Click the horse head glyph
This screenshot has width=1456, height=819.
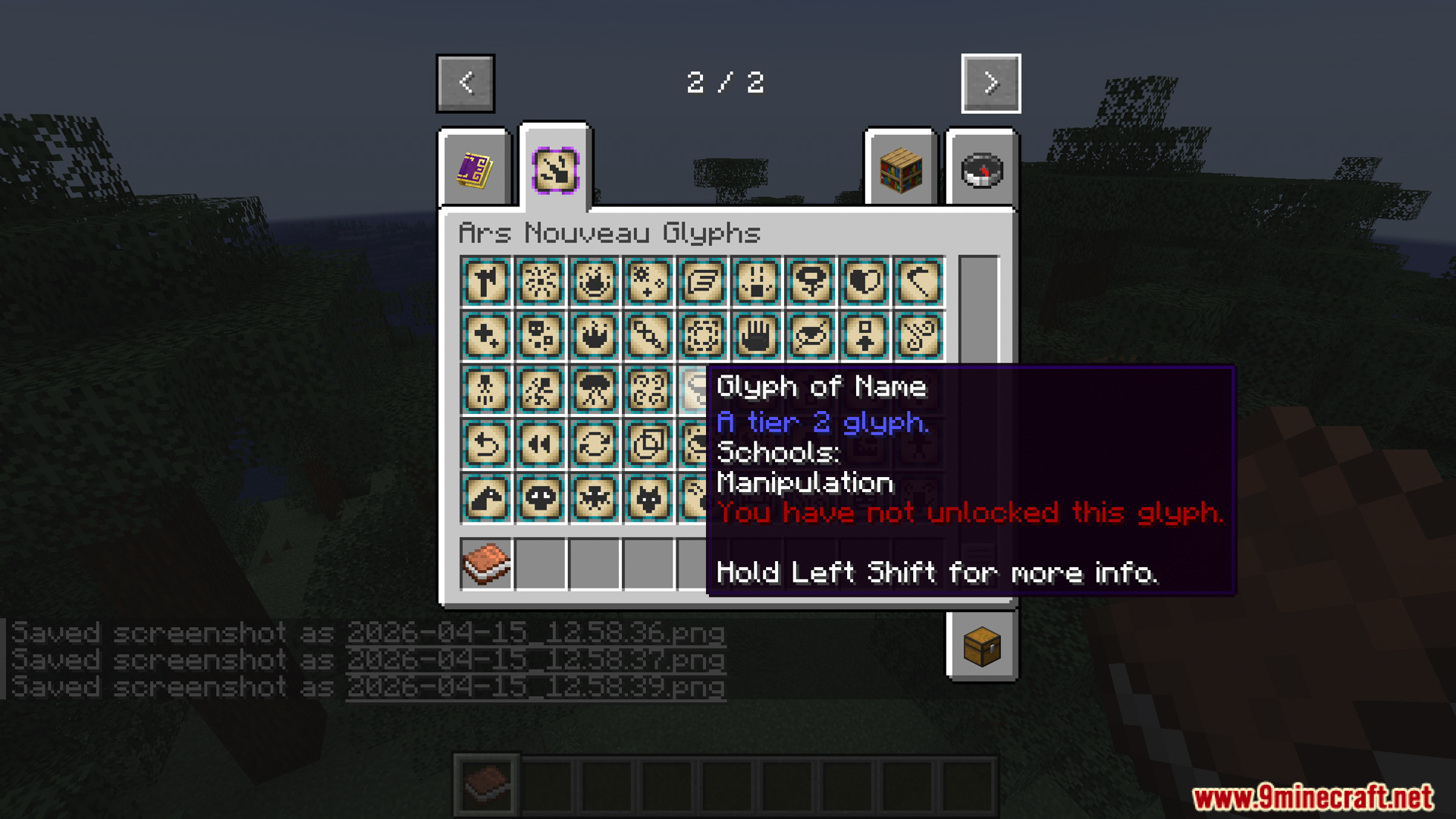point(485,499)
